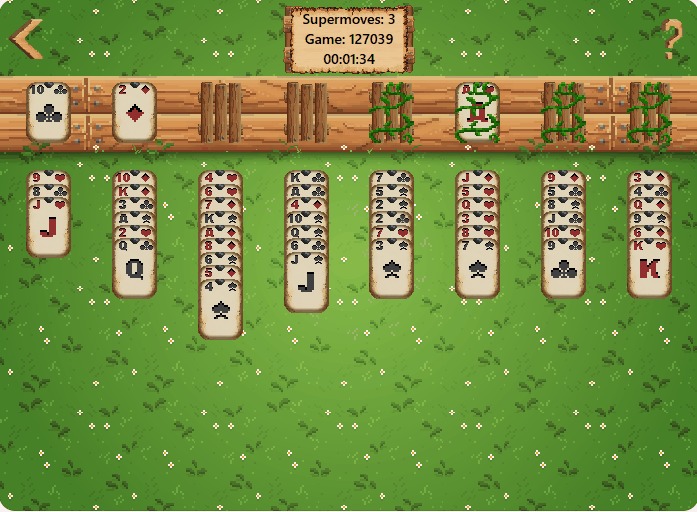The height and width of the screenshot is (512, 697).
Task: Pick the 9 of clubs bottom card
Action: pos(563,268)
